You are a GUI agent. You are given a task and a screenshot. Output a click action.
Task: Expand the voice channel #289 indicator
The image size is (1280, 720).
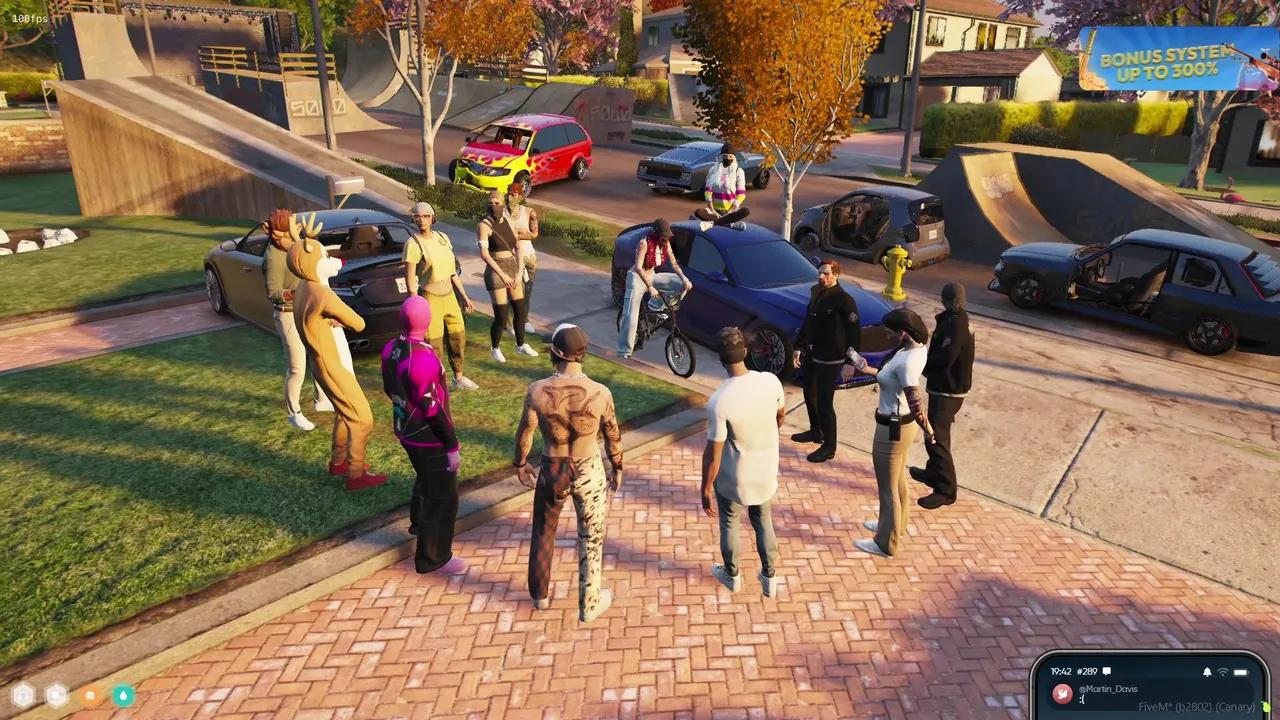coord(1086,671)
